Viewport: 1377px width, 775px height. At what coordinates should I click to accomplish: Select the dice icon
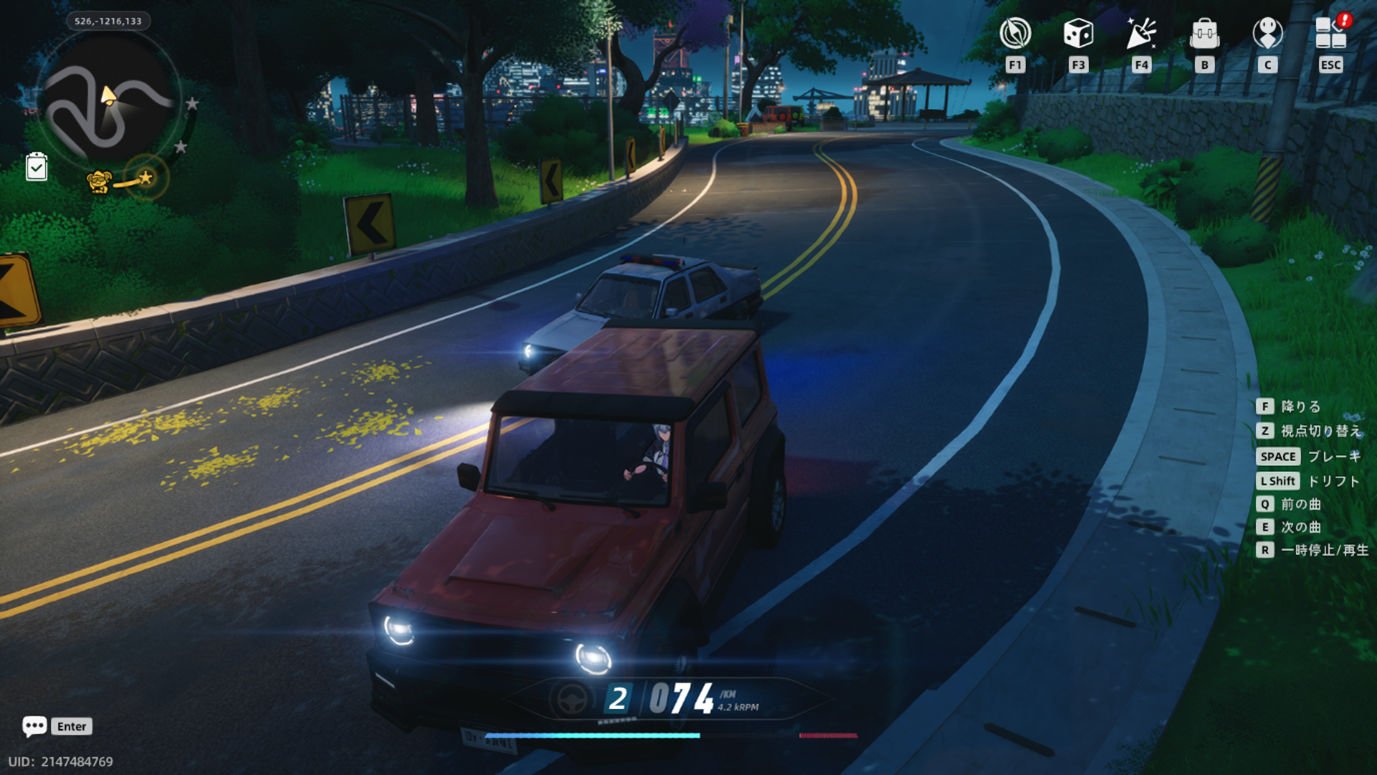click(x=1077, y=33)
